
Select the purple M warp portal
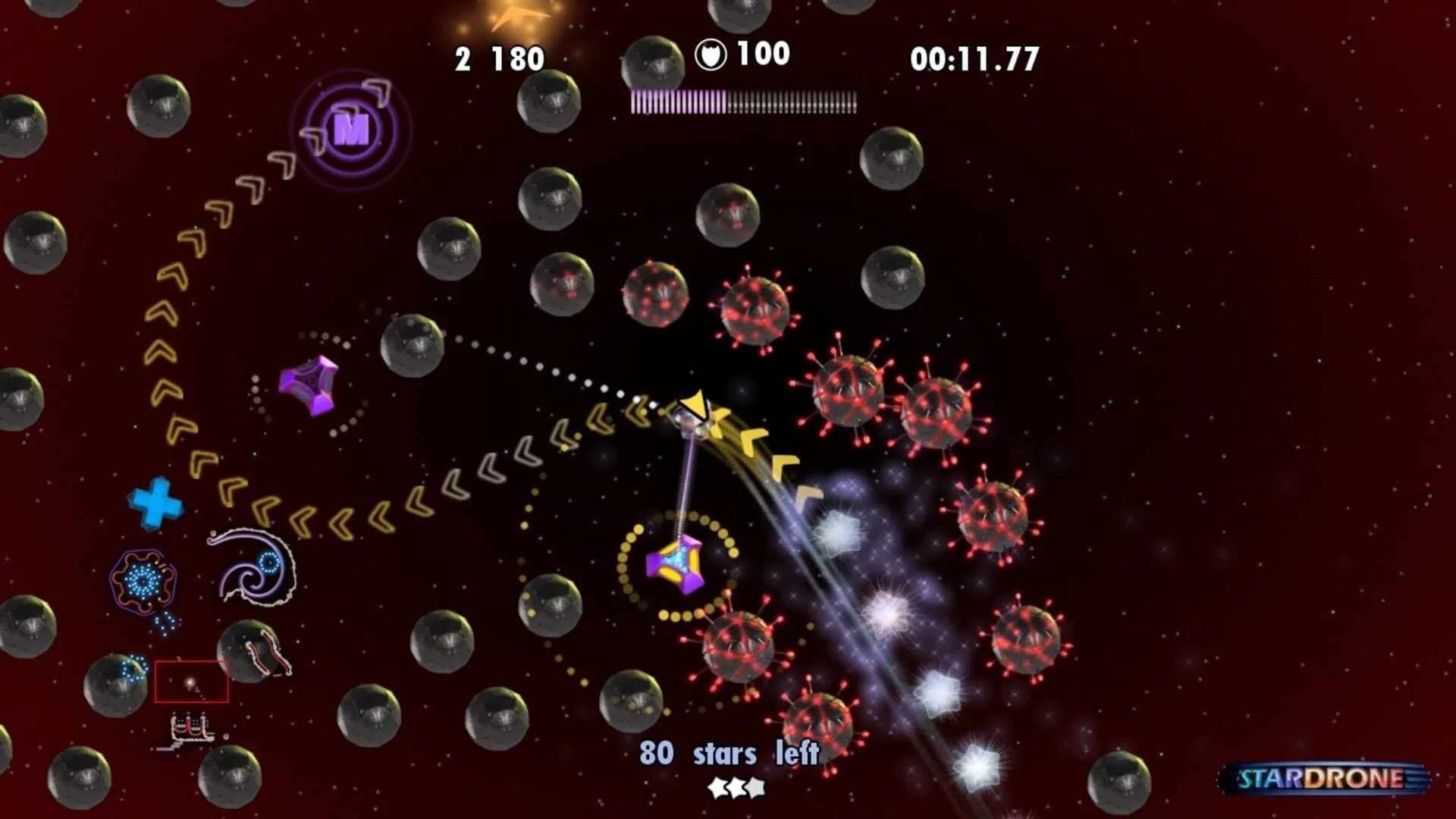[350, 130]
